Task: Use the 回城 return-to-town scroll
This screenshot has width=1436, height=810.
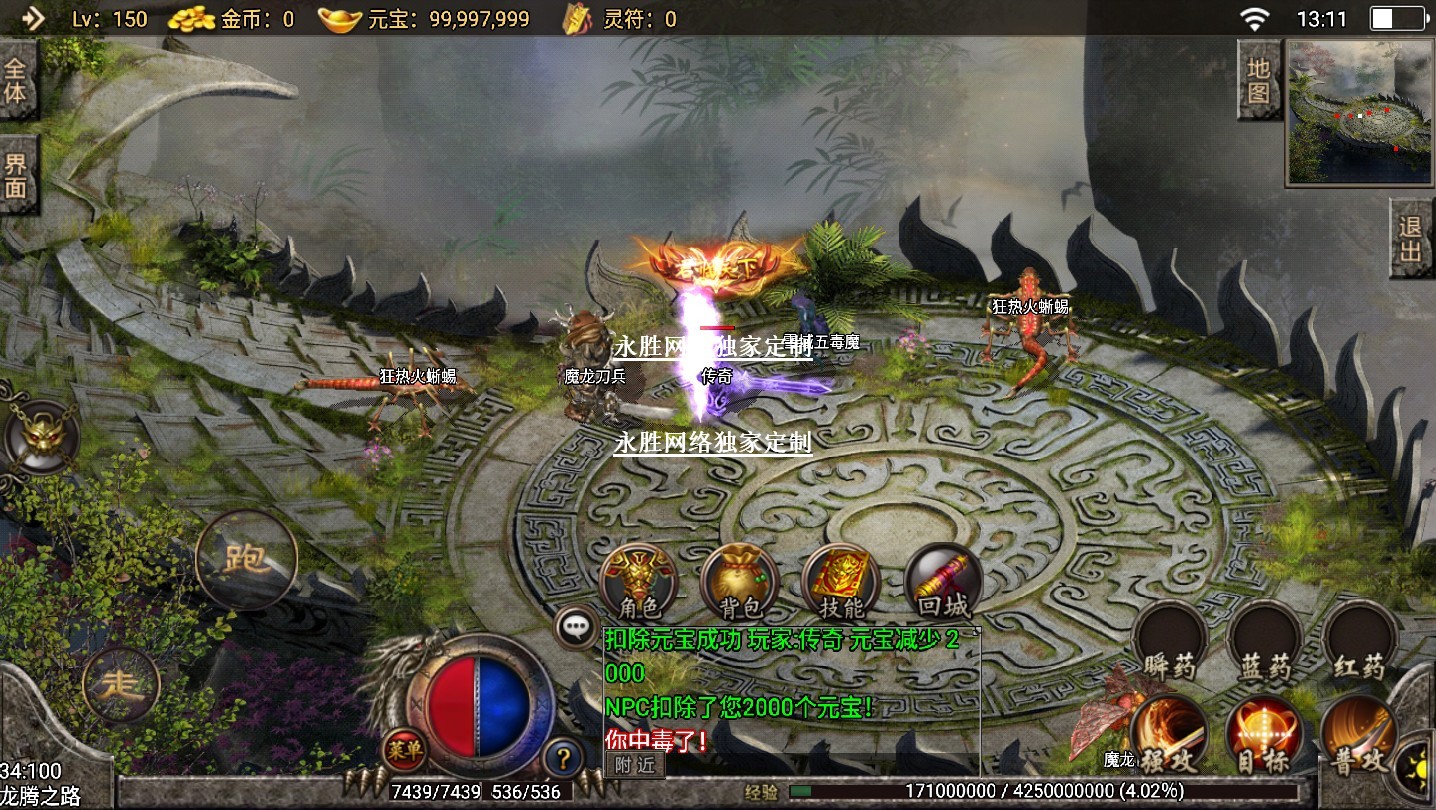Action: [942, 582]
